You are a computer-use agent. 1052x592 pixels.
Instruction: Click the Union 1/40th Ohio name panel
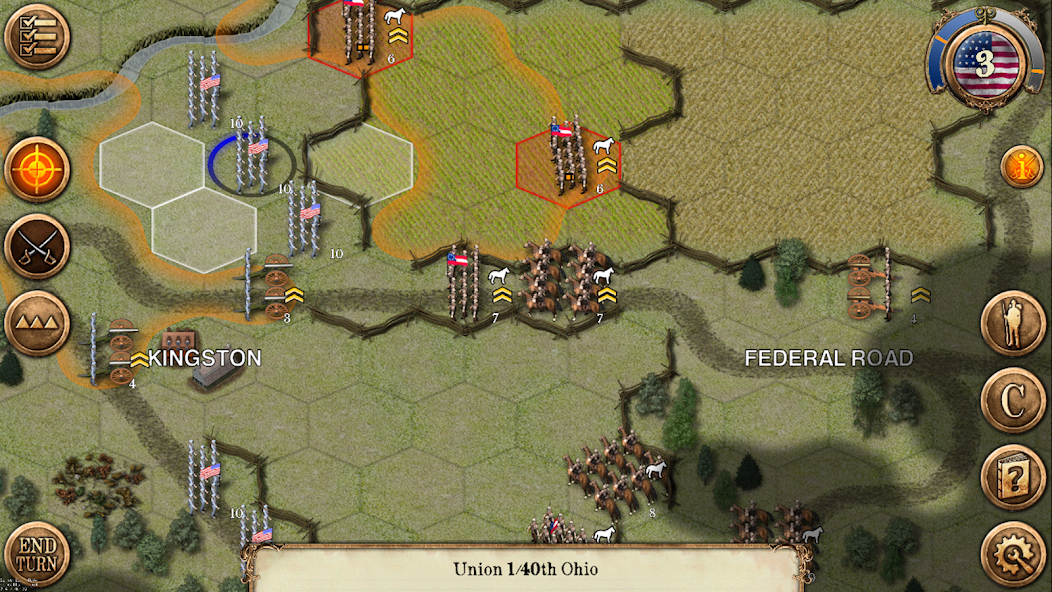coord(526,570)
